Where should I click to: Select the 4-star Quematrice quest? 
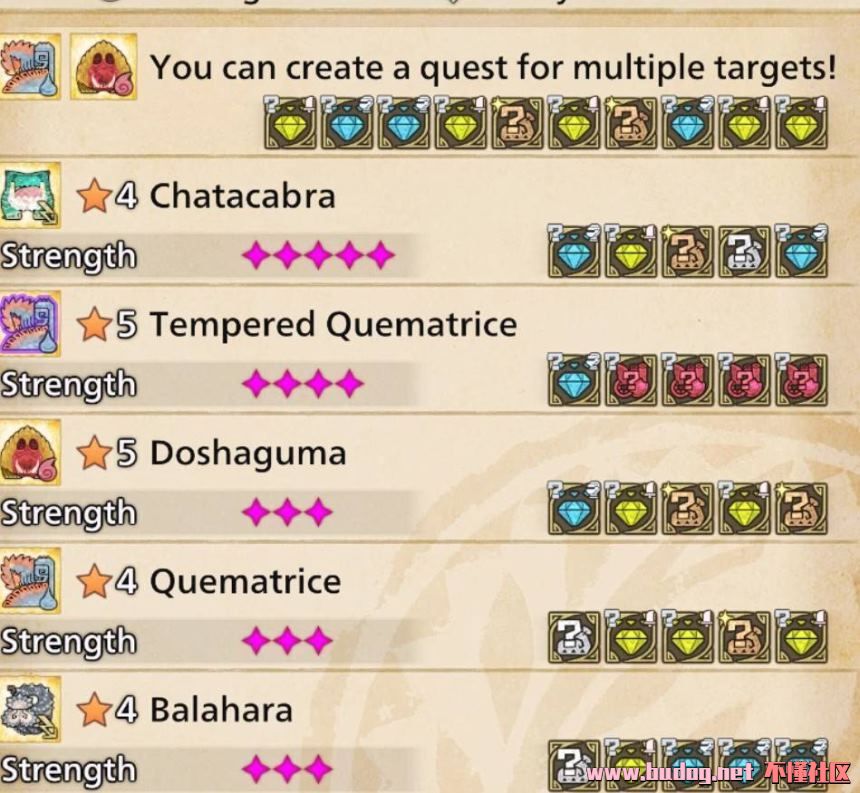245,582
